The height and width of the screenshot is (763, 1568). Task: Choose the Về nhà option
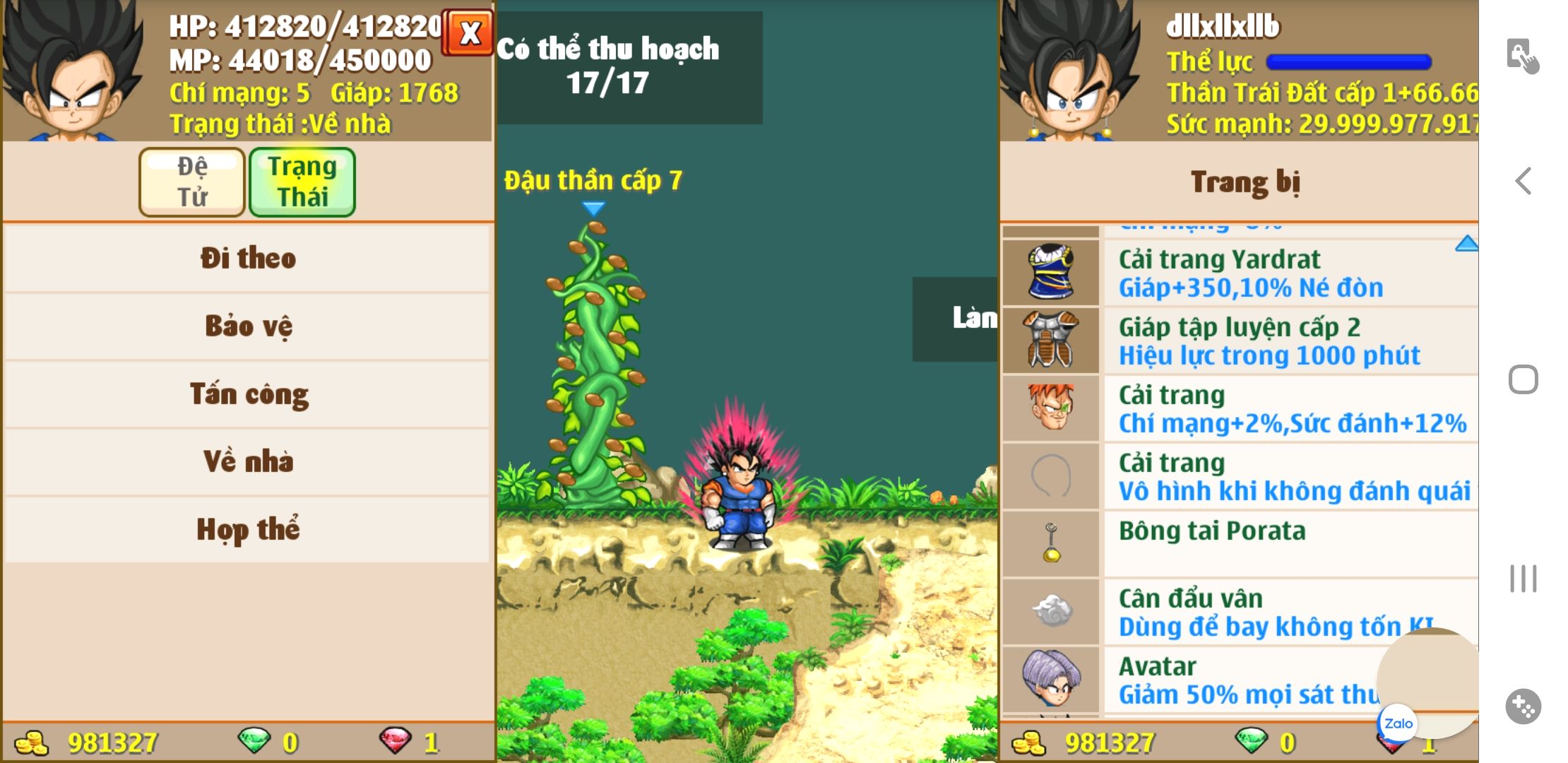click(247, 462)
